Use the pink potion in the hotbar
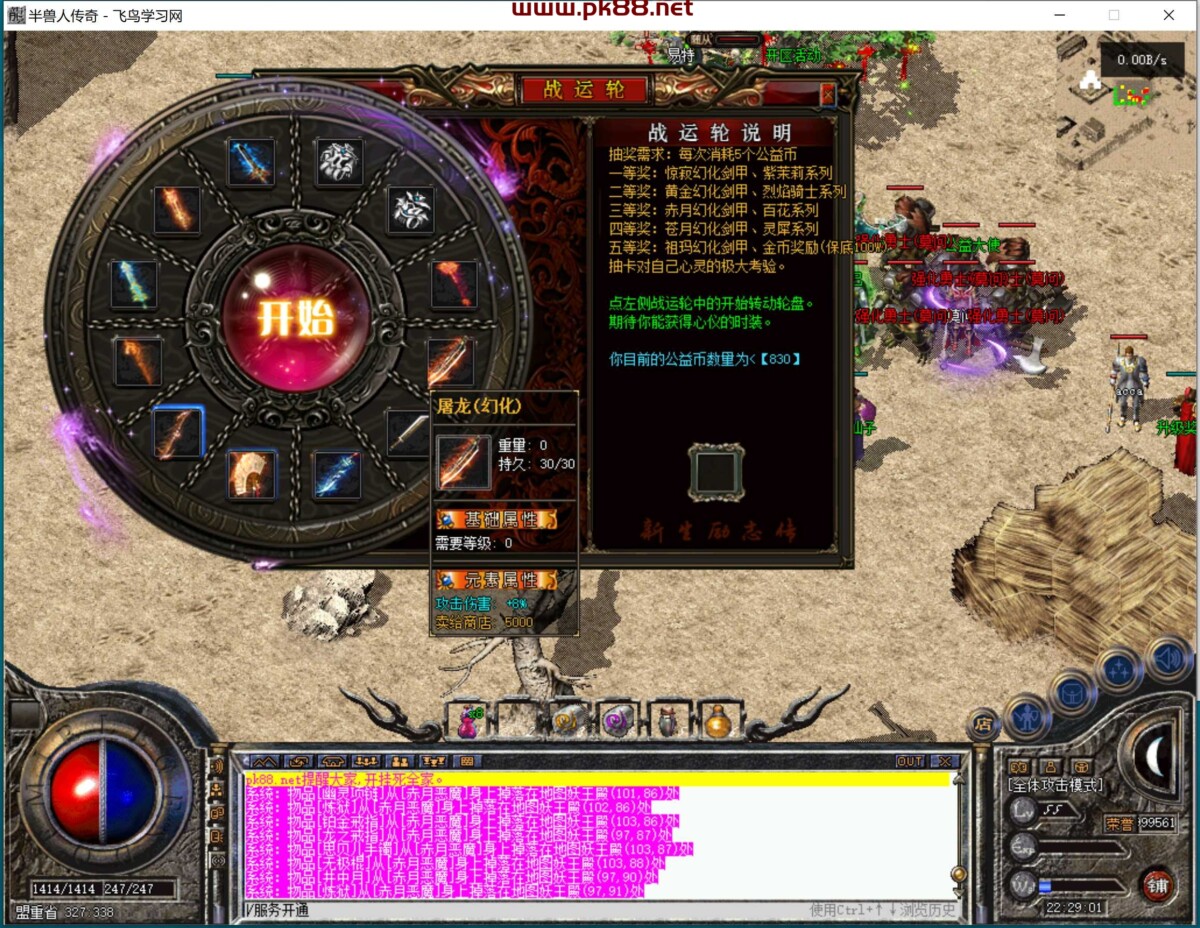Screen dimensions: 1200x928 point(469,721)
